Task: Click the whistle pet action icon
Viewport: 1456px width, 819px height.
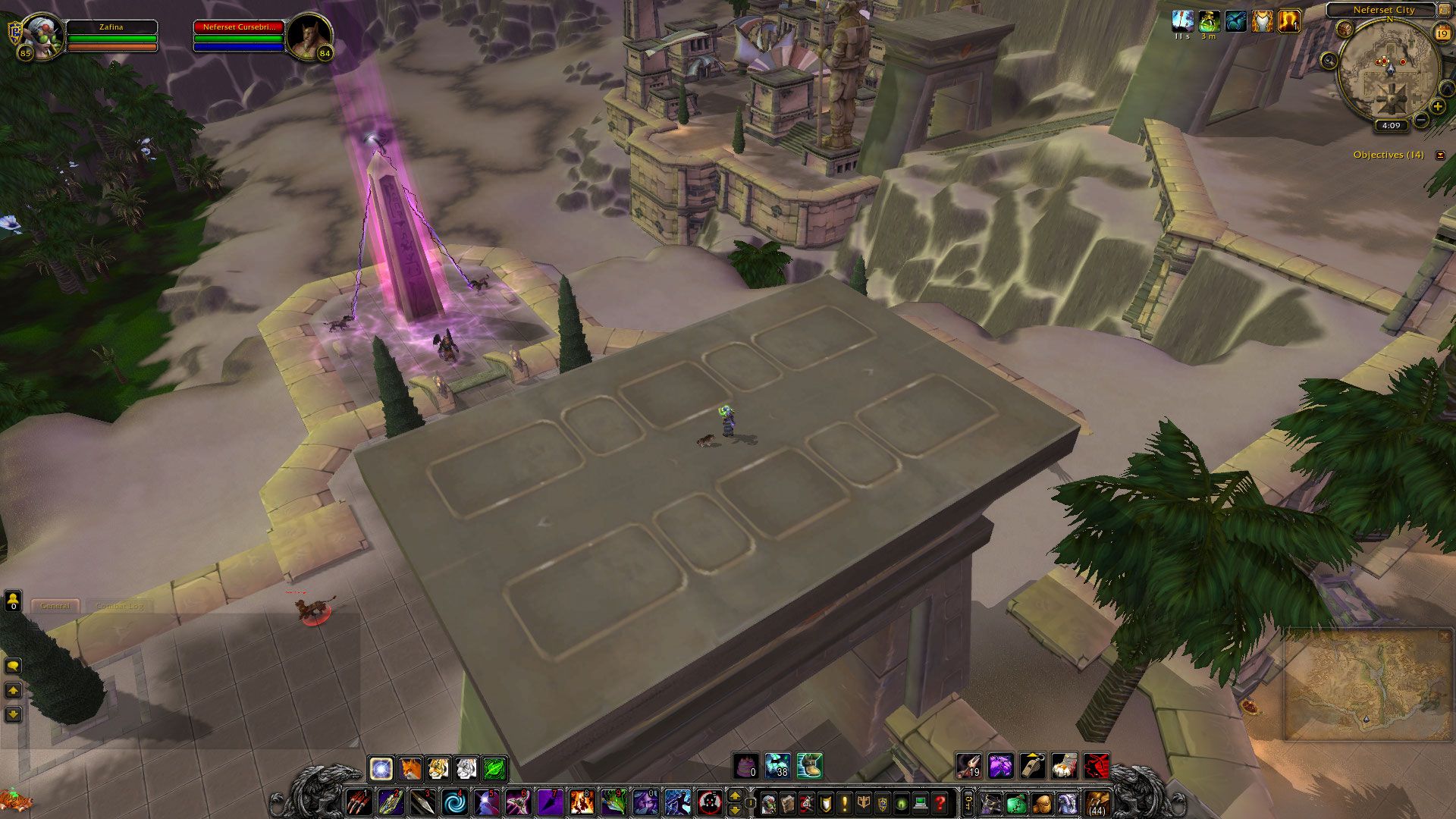Action: (1032, 766)
